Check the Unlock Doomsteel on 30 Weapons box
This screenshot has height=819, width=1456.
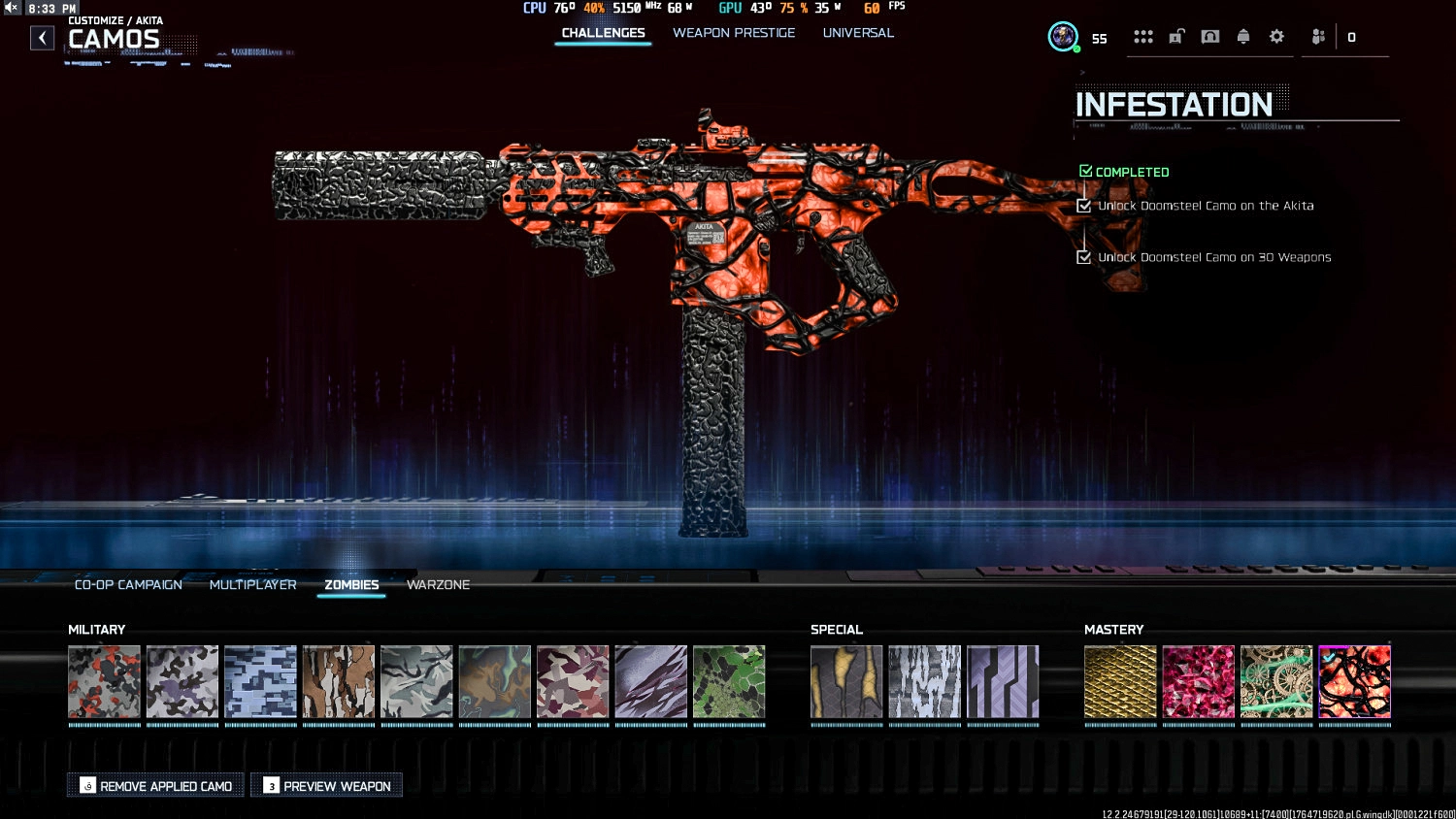coord(1084,257)
